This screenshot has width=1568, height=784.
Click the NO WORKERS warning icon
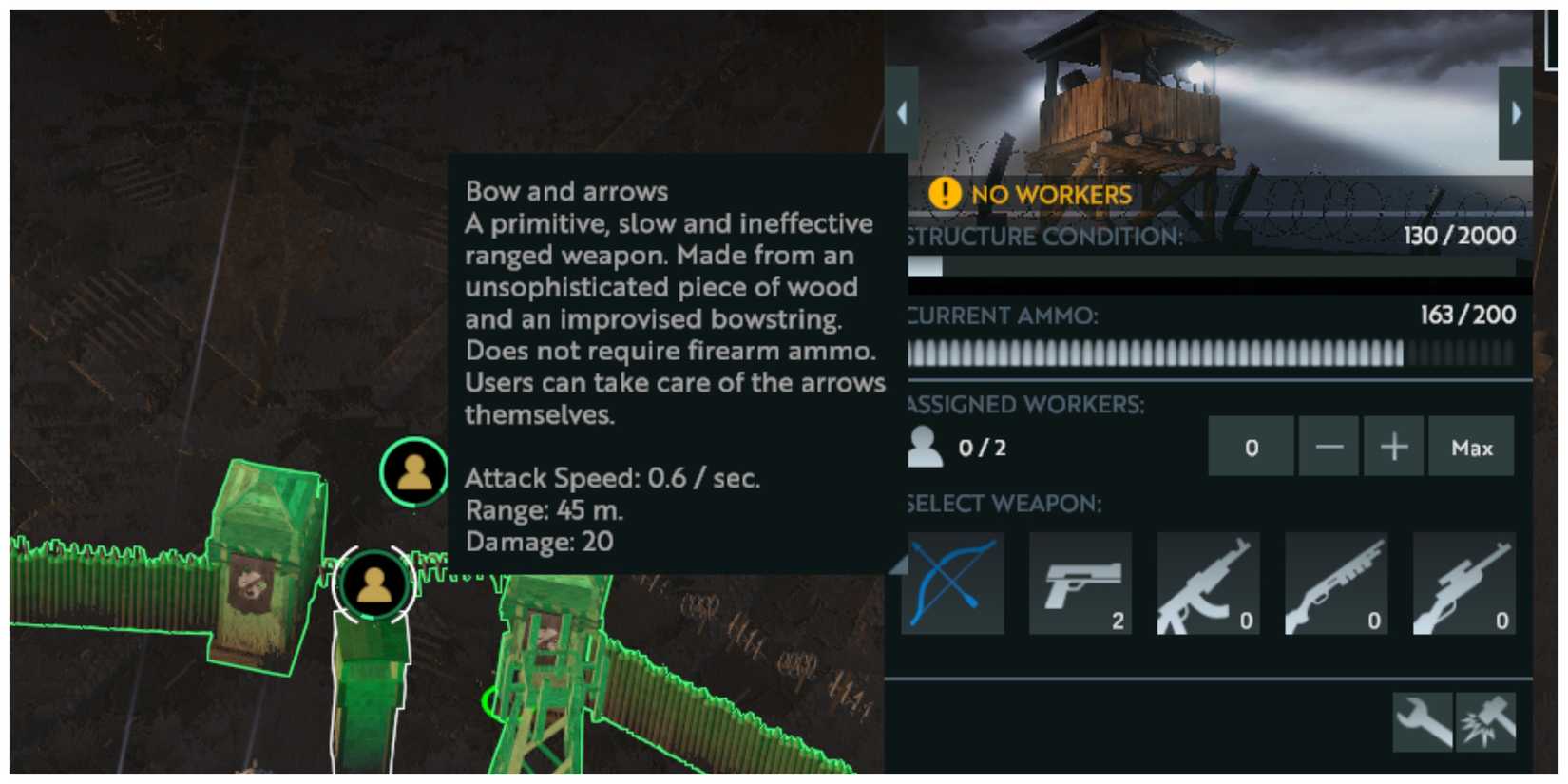pos(944,194)
